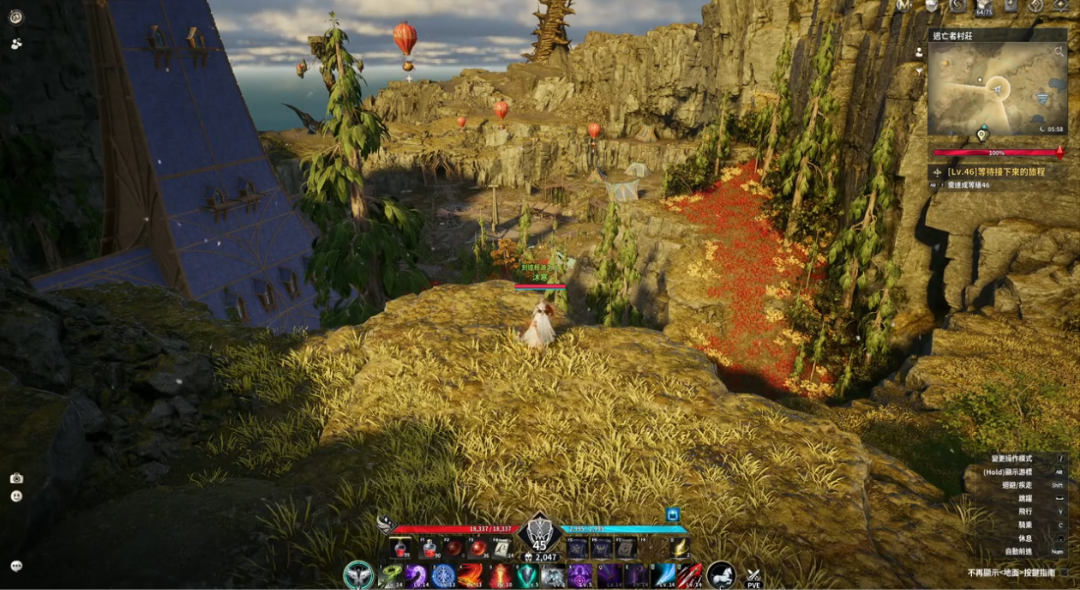Cast the blue magic circle skill
The height and width of the screenshot is (590, 1080).
click(x=444, y=576)
